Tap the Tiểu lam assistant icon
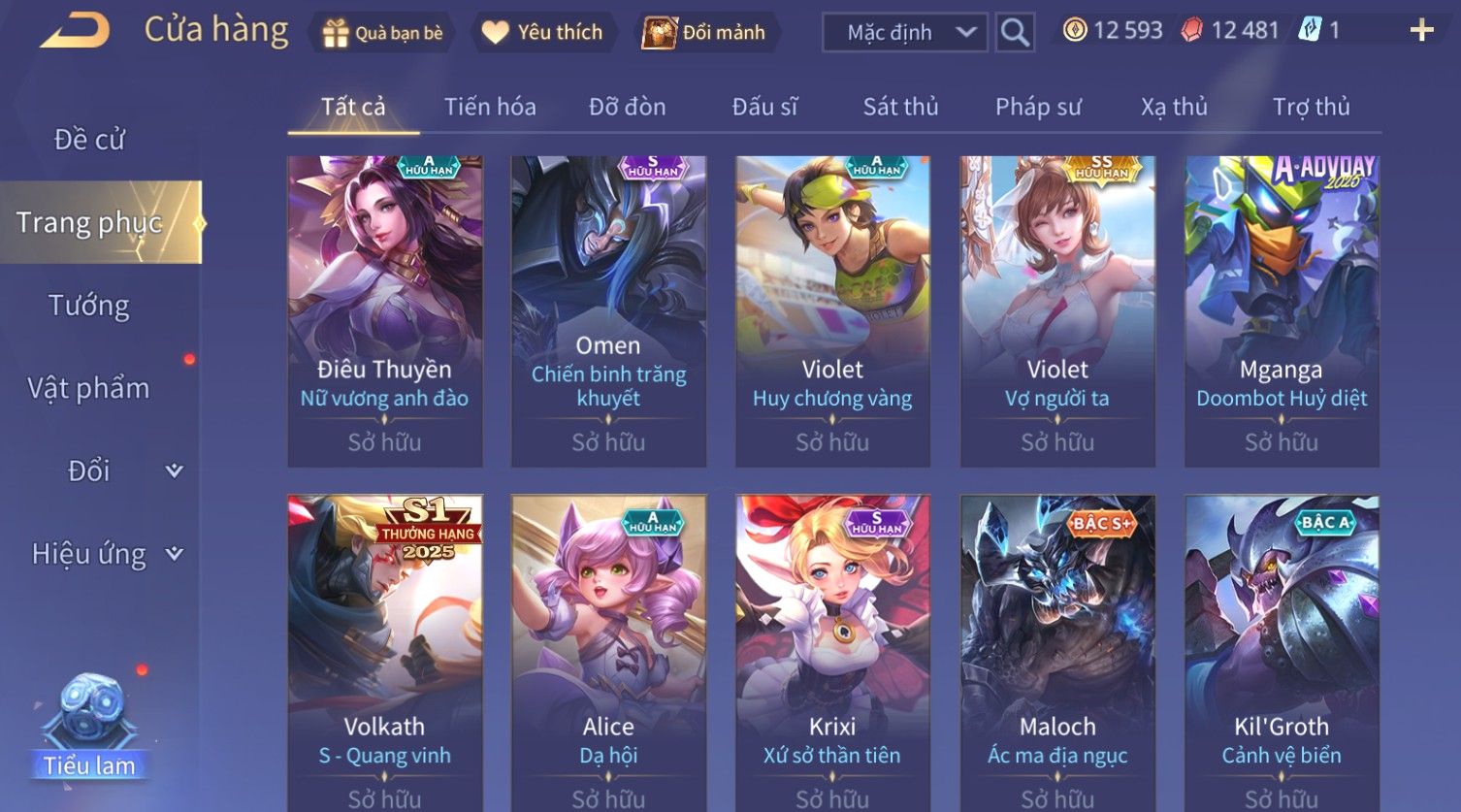This screenshot has height=812, width=1461. point(89,728)
